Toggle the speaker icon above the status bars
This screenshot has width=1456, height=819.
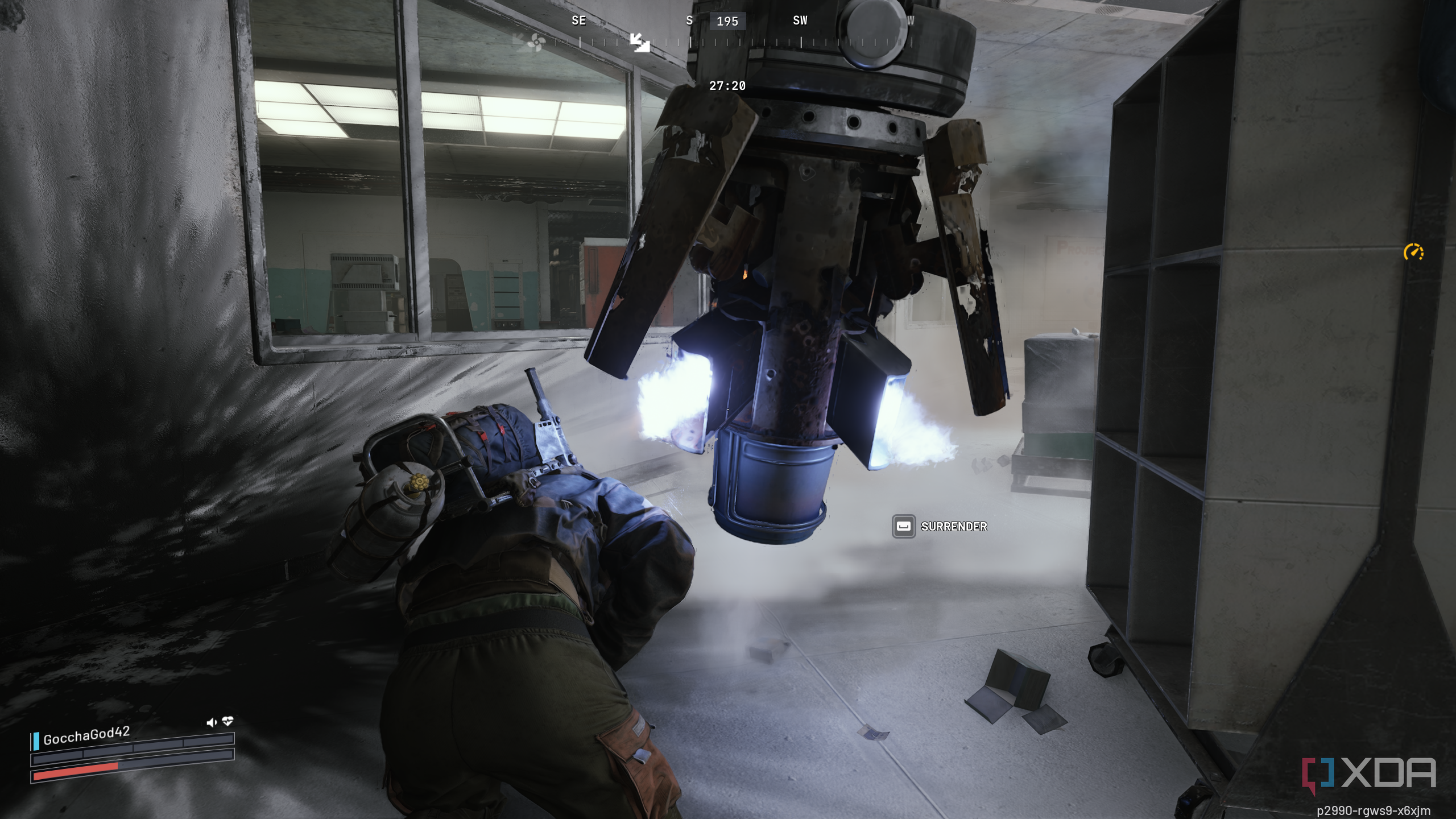(212, 722)
